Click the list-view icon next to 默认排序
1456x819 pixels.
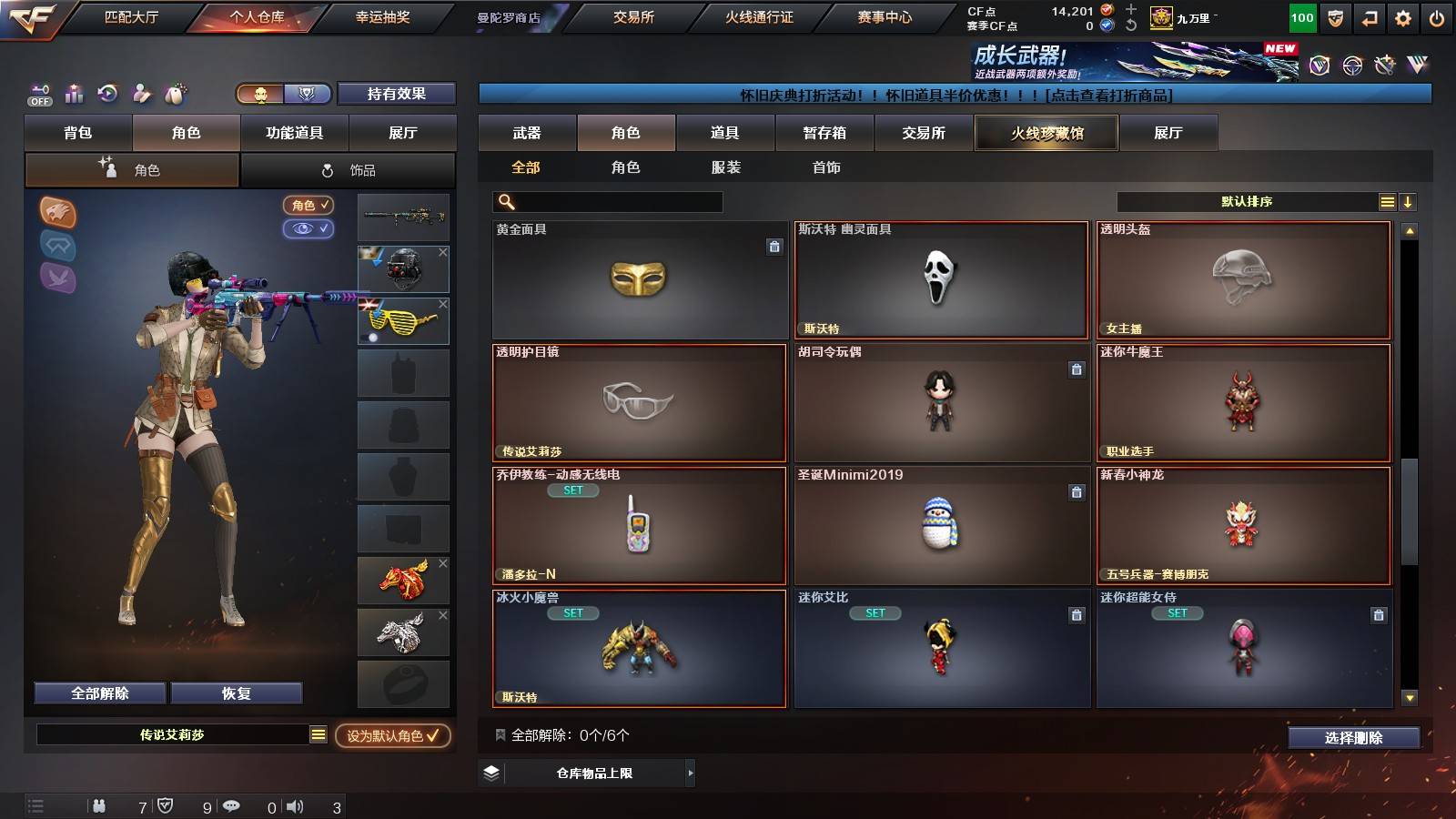pos(1386,201)
